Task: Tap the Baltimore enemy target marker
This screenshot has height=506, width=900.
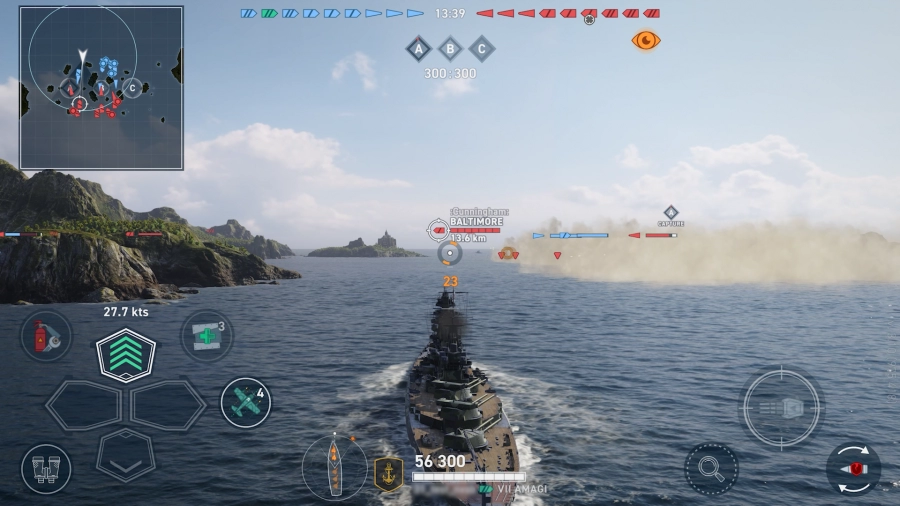Action: (438, 230)
